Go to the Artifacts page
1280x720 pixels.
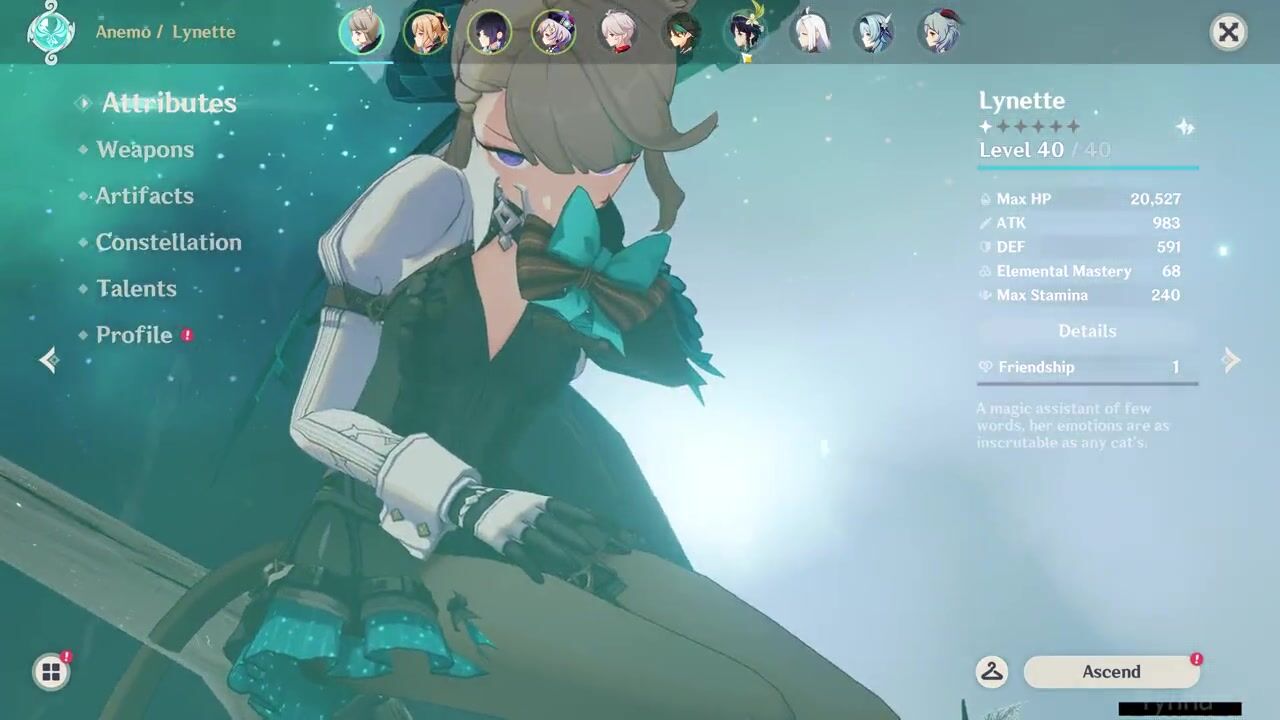144,196
